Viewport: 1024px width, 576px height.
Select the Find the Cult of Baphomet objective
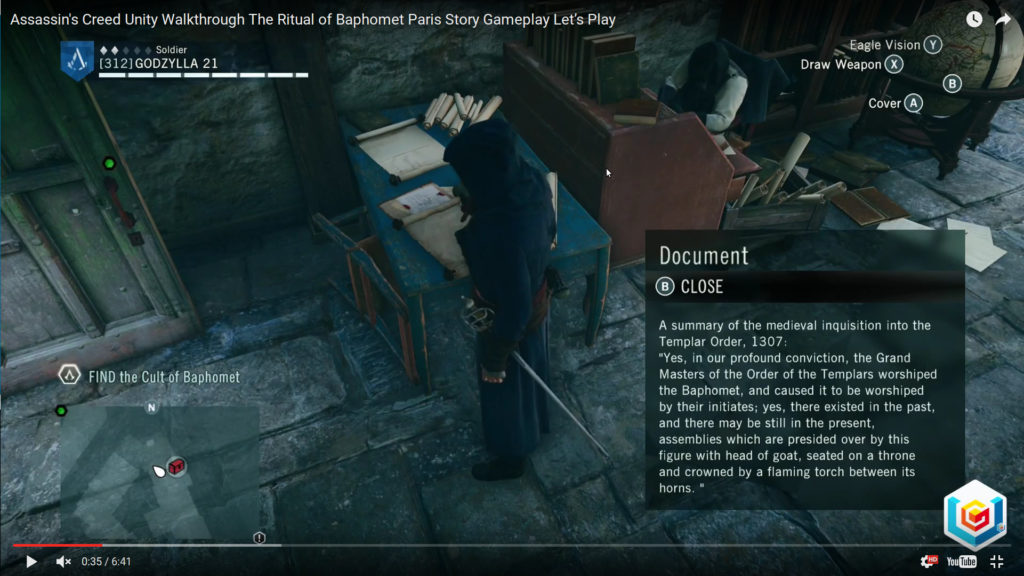163,377
